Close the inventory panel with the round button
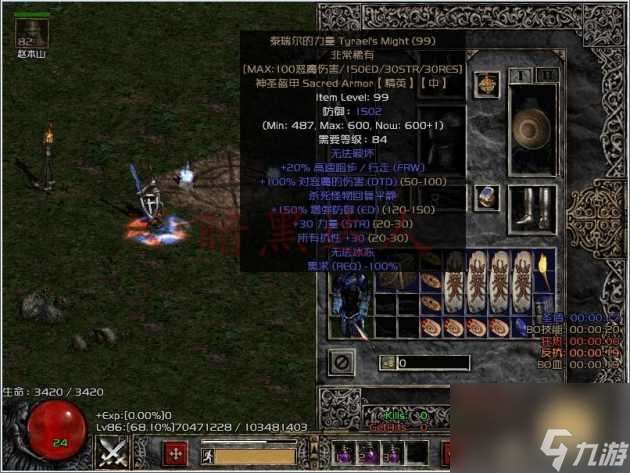Screen dimensions: 630x473 point(342,360)
